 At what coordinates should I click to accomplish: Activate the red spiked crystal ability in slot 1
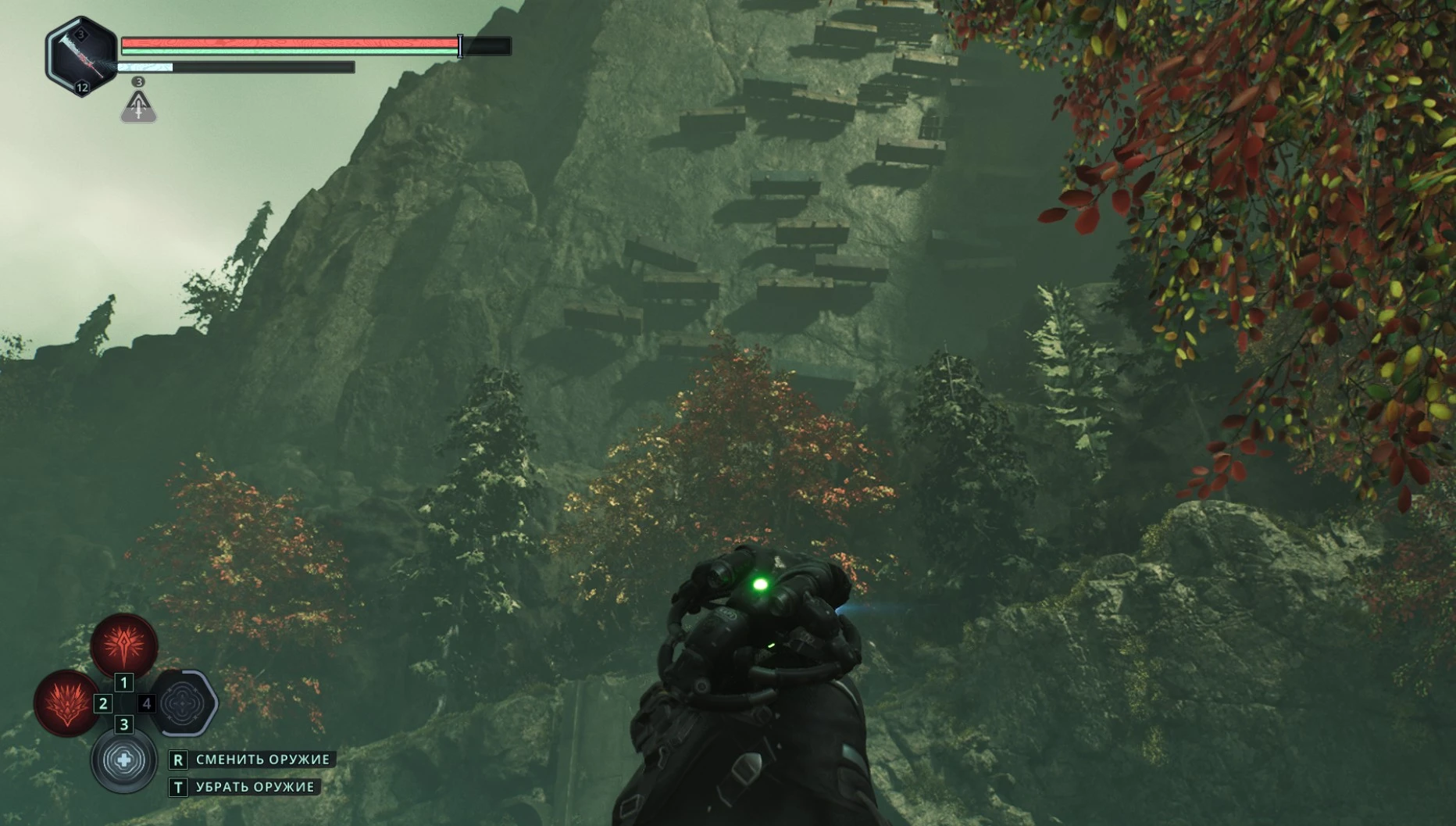(x=124, y=645)
